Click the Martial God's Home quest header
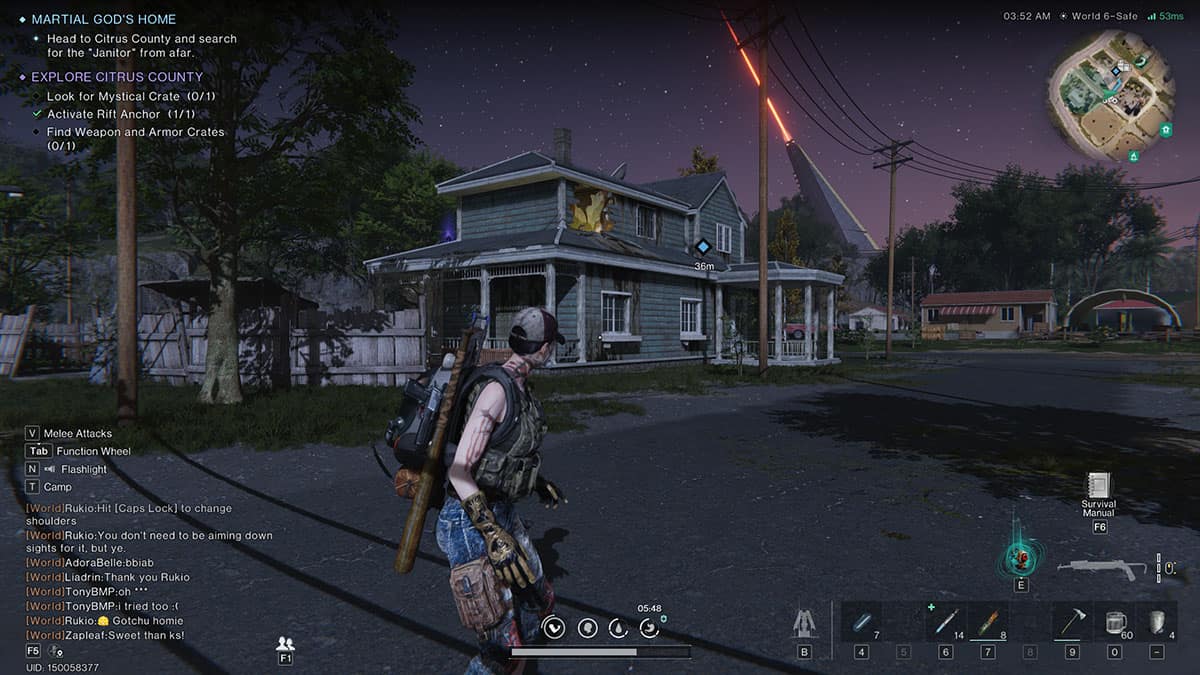Viewport: 1200px width, 675px height. pos(103,19)
